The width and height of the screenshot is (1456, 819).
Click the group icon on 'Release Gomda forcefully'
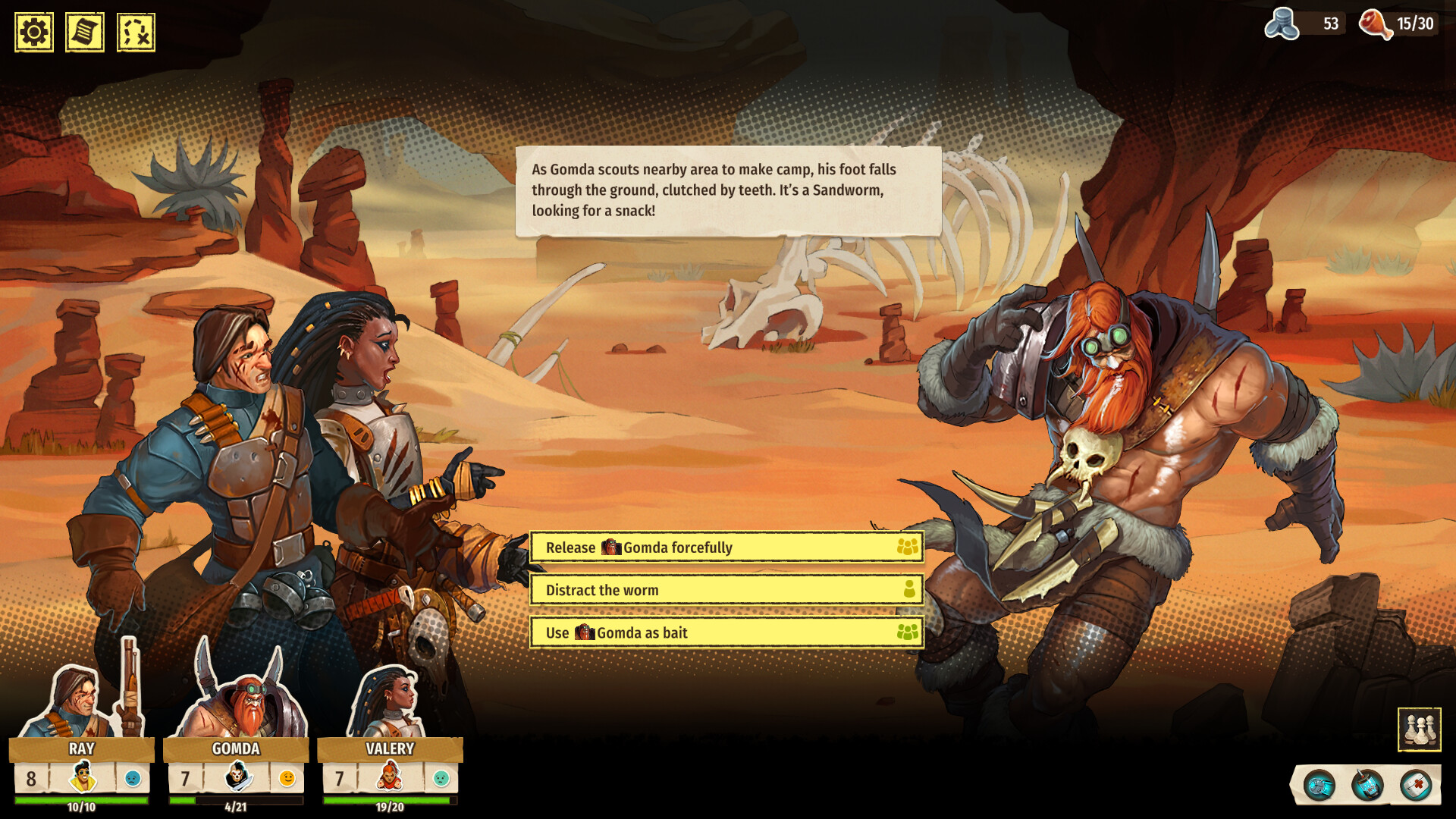pyautogui.click(x=907, y=546)
